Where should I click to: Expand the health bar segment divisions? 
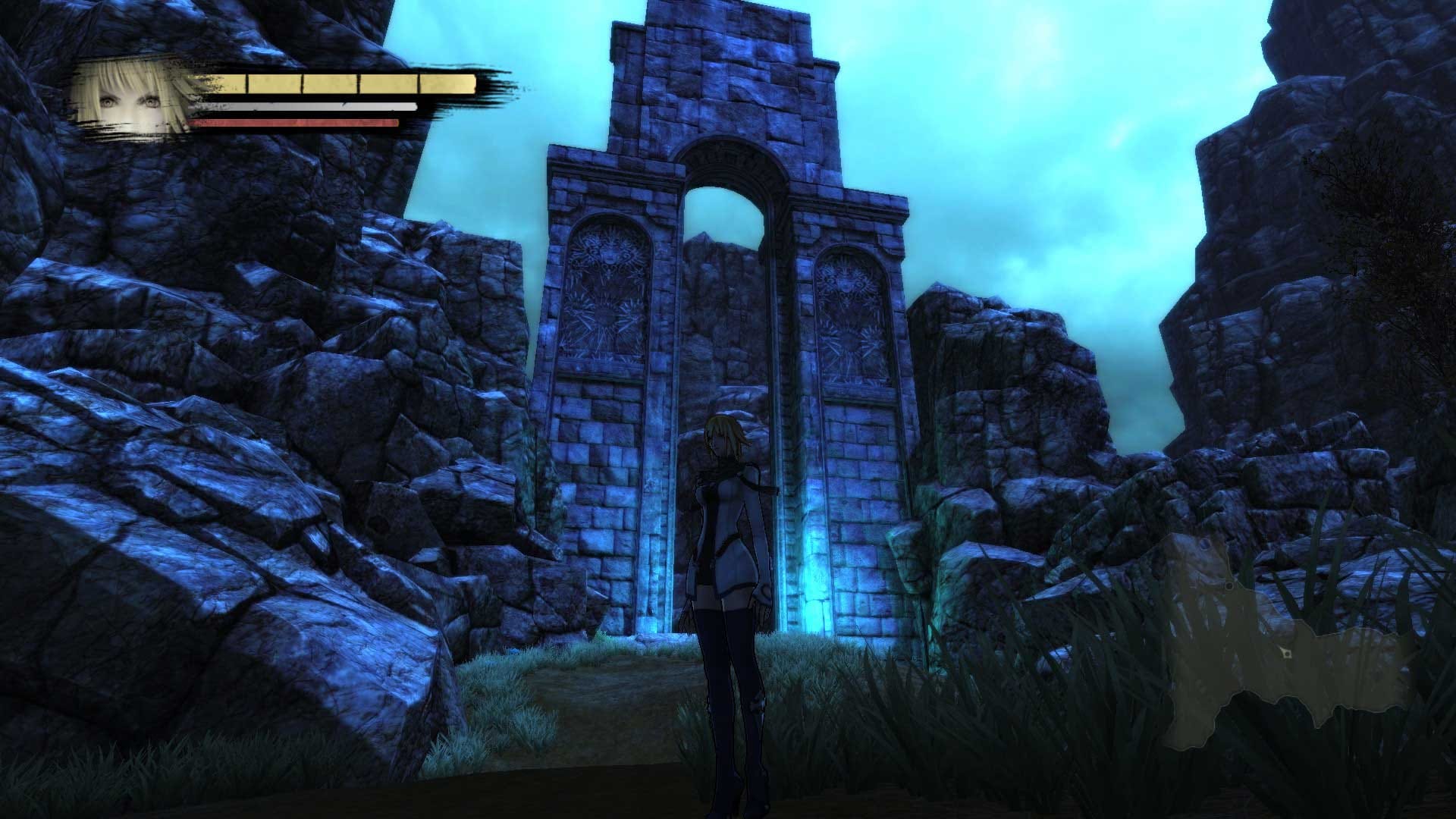(356, 83)
